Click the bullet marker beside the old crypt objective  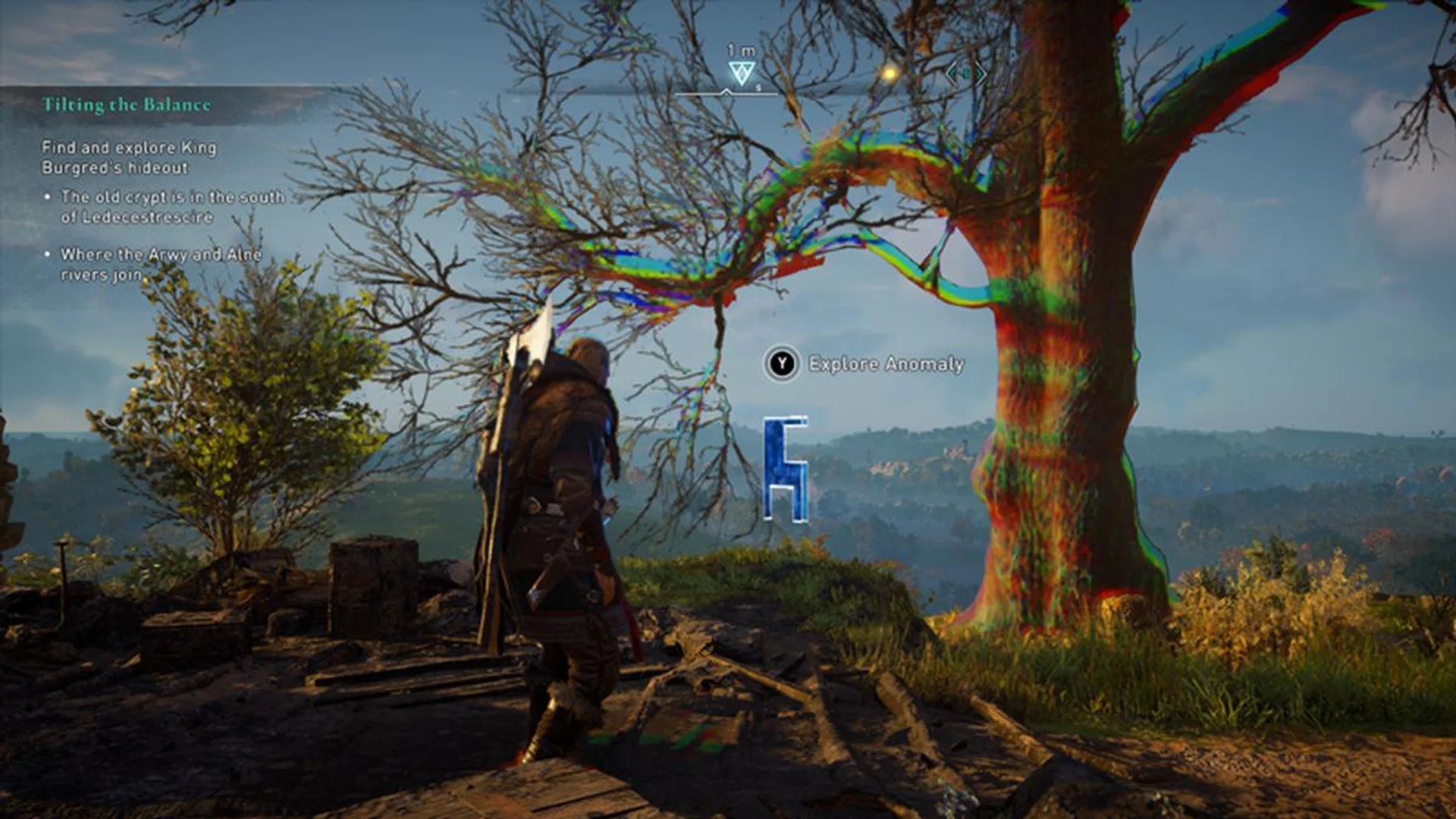tap(49, 196)
